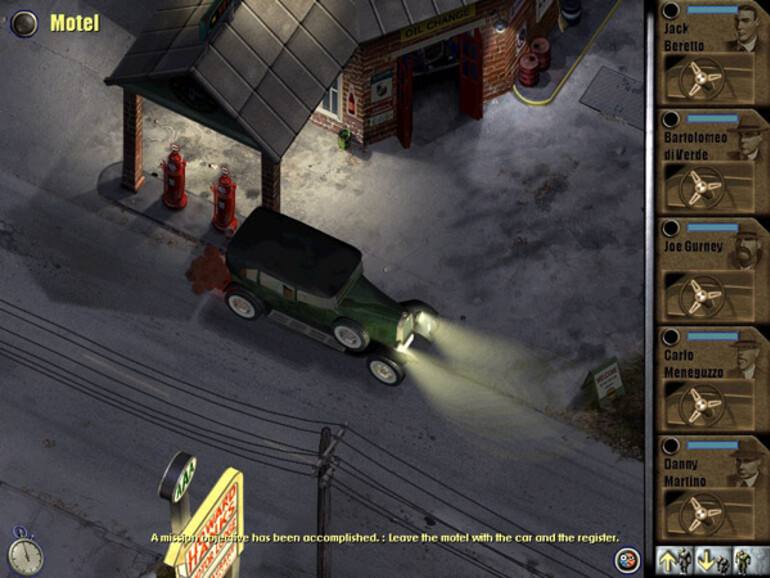The width and height of the screenshot is (770, 578).
Task: Click the up-arrow gangster button
Action: 673,559
